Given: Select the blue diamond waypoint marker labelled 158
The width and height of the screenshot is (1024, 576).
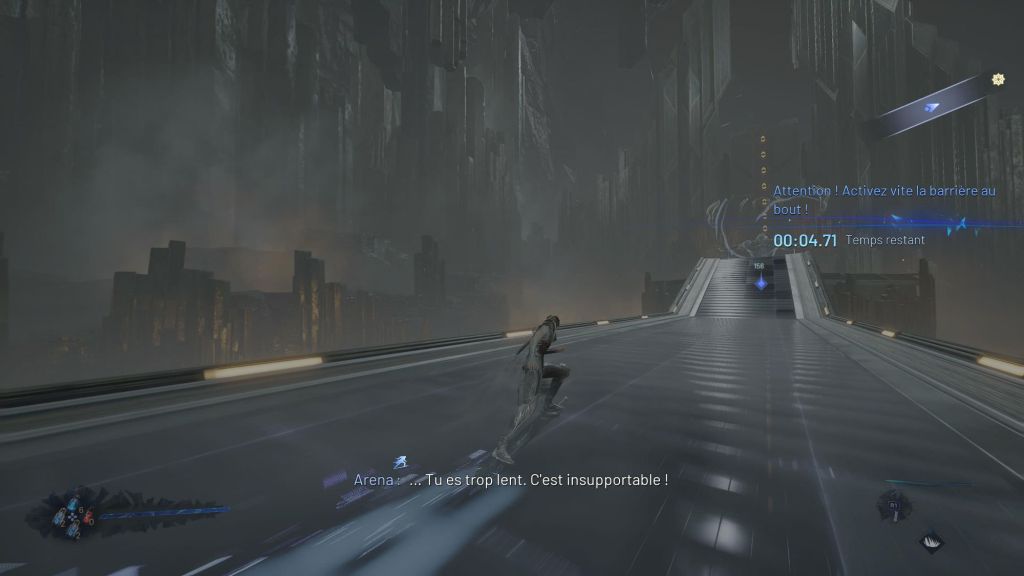Looking at the screenshot, I should (762, 283).
